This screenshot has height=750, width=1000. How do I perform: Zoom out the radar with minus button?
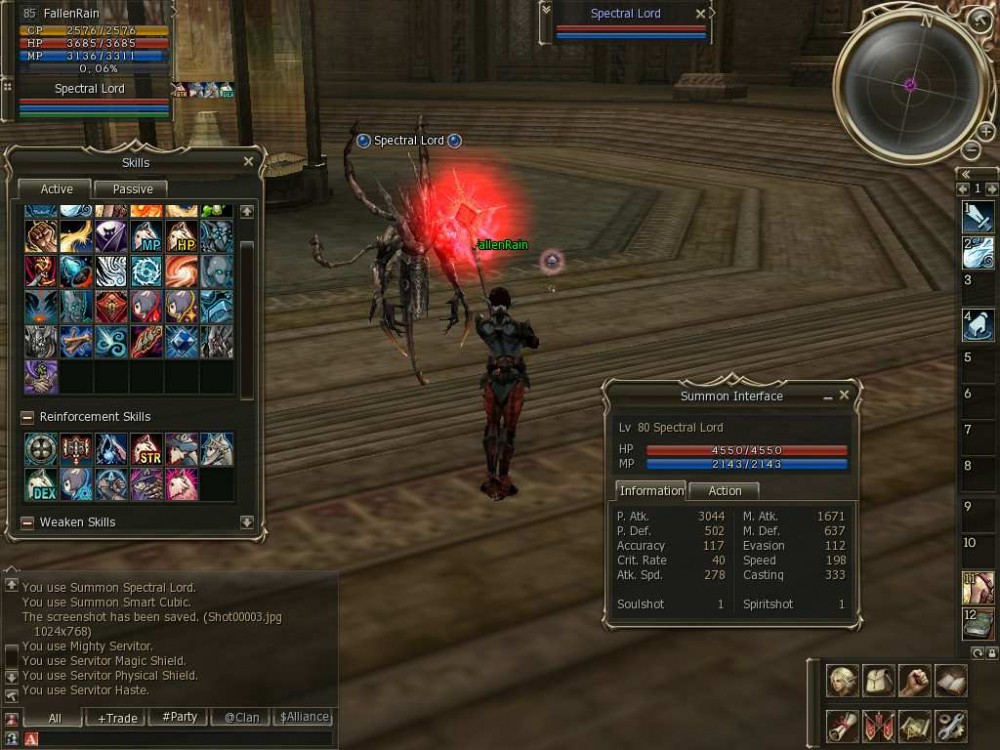pos(971,150)
